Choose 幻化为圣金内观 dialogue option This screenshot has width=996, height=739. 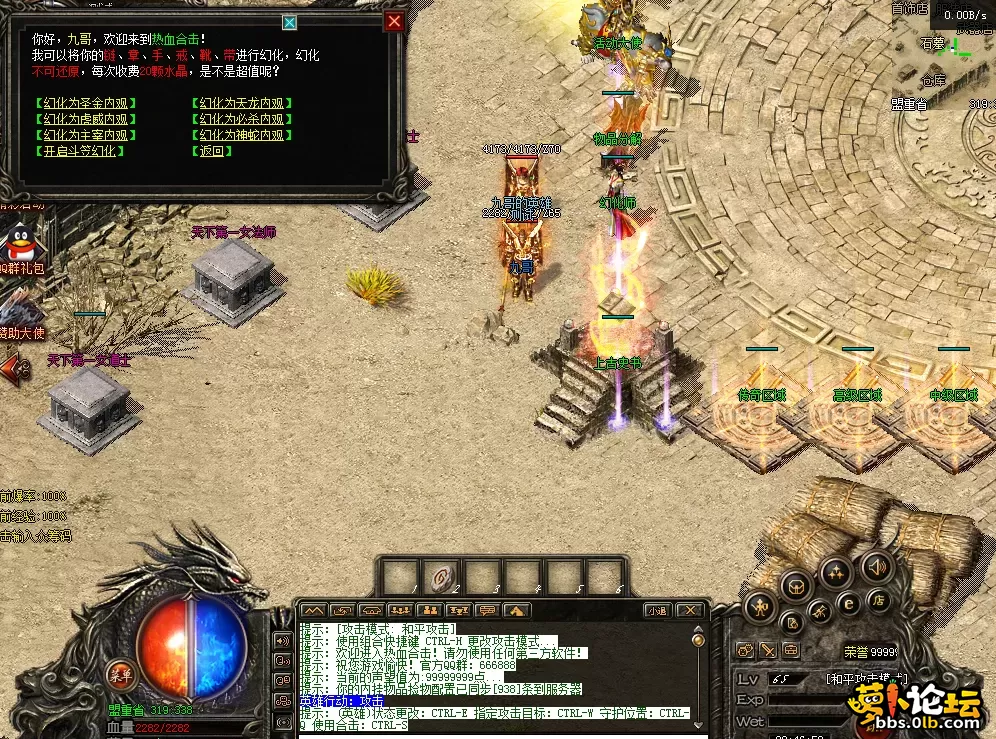(85, 103)
